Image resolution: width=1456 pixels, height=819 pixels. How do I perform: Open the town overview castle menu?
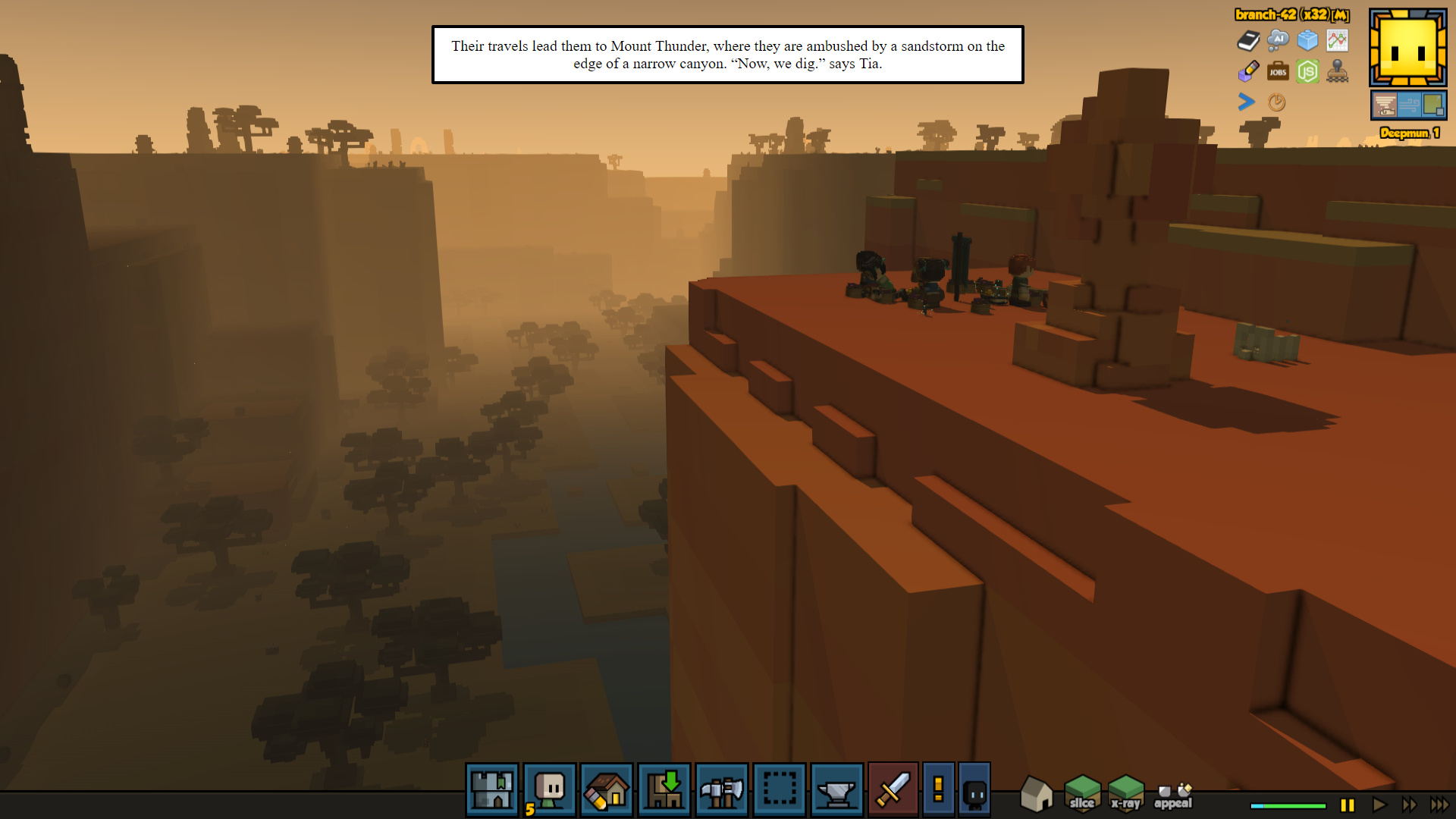coord(492,789)
